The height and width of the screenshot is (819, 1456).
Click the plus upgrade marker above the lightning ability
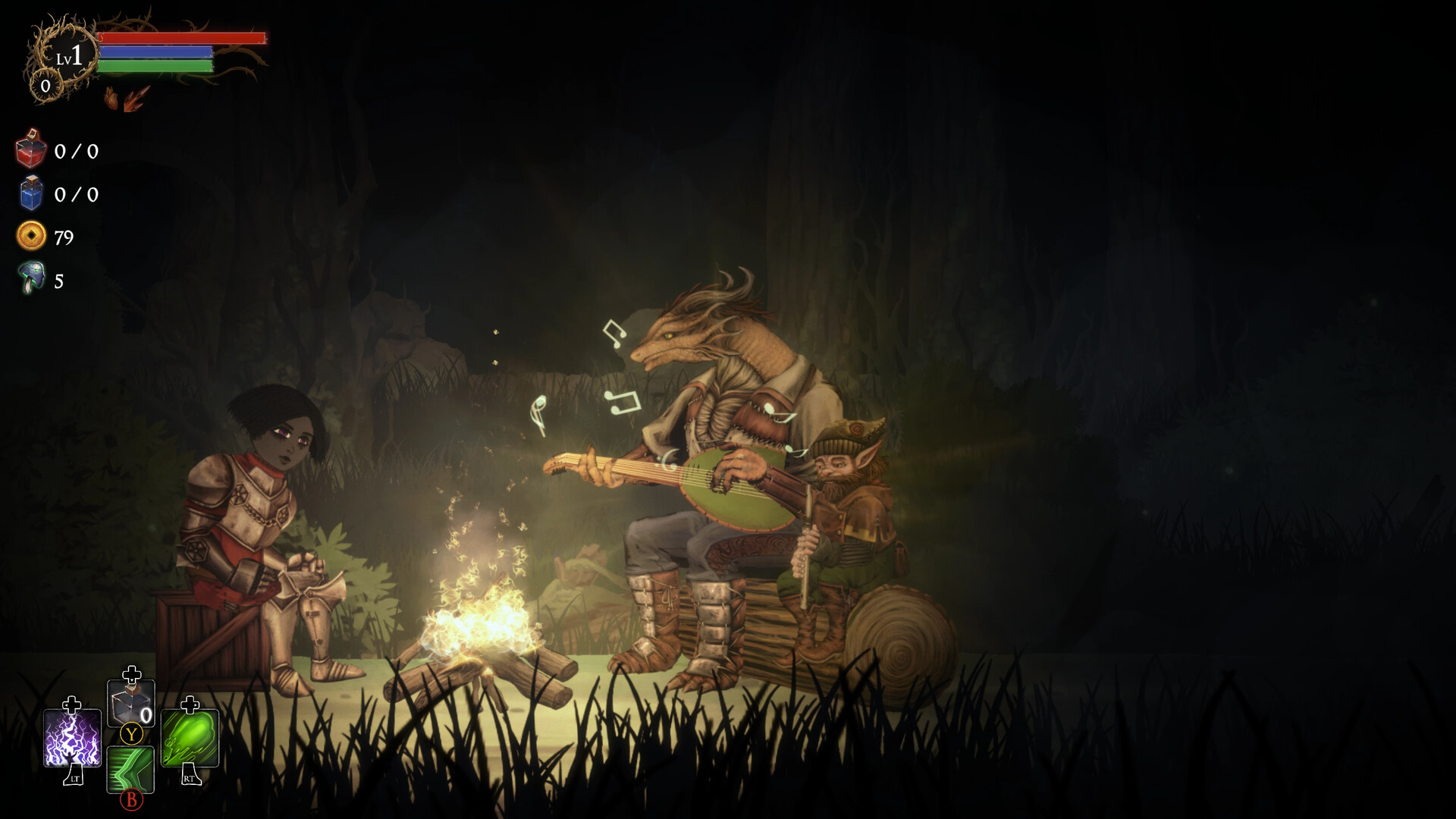(x=71, y=705)
